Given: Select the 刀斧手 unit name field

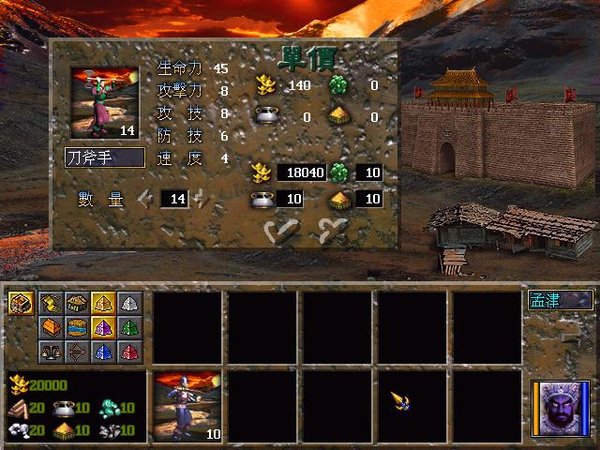Looking at the screenshot, I should (104, 157).
